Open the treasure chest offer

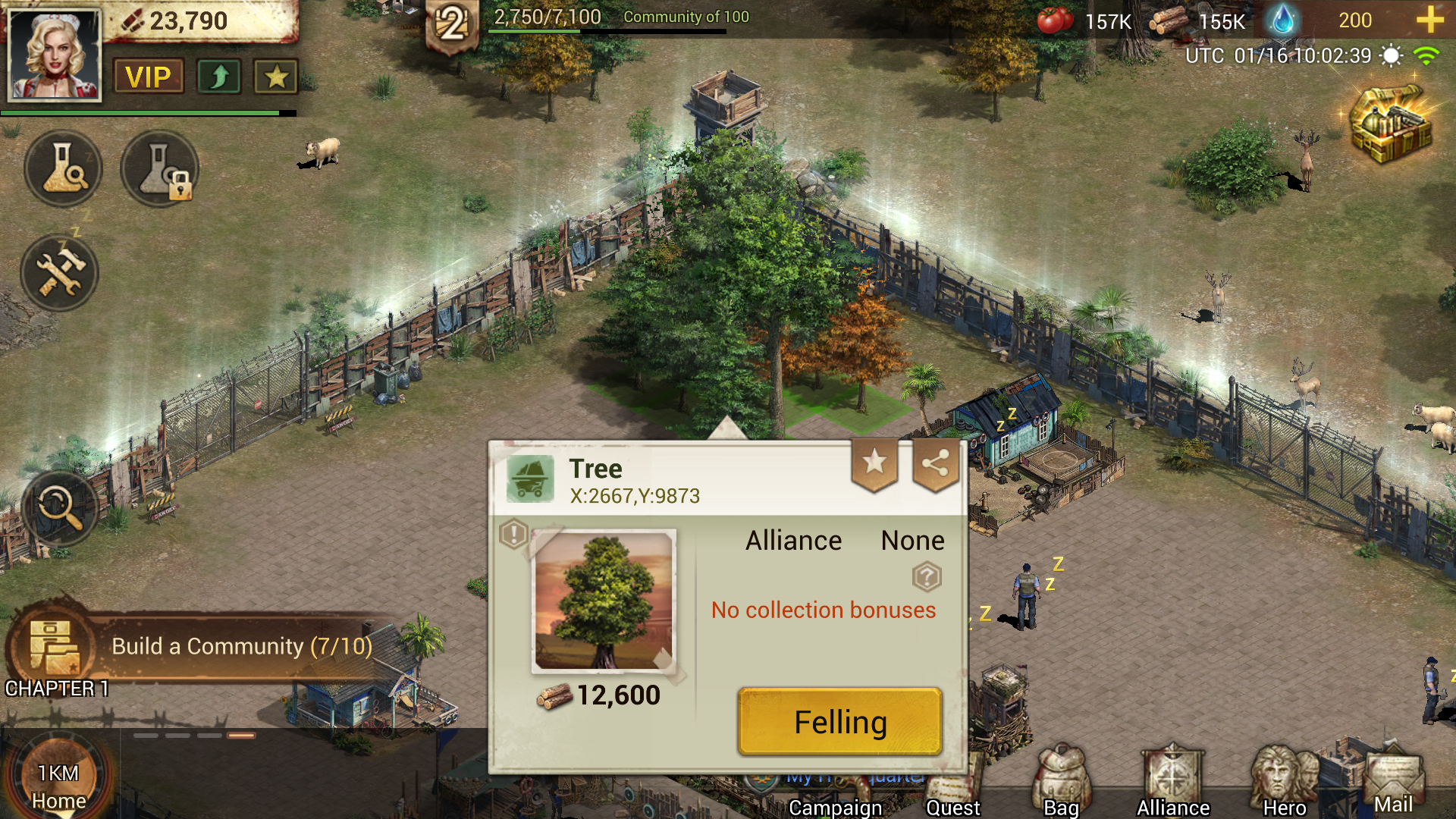[x=1391, y=124]
